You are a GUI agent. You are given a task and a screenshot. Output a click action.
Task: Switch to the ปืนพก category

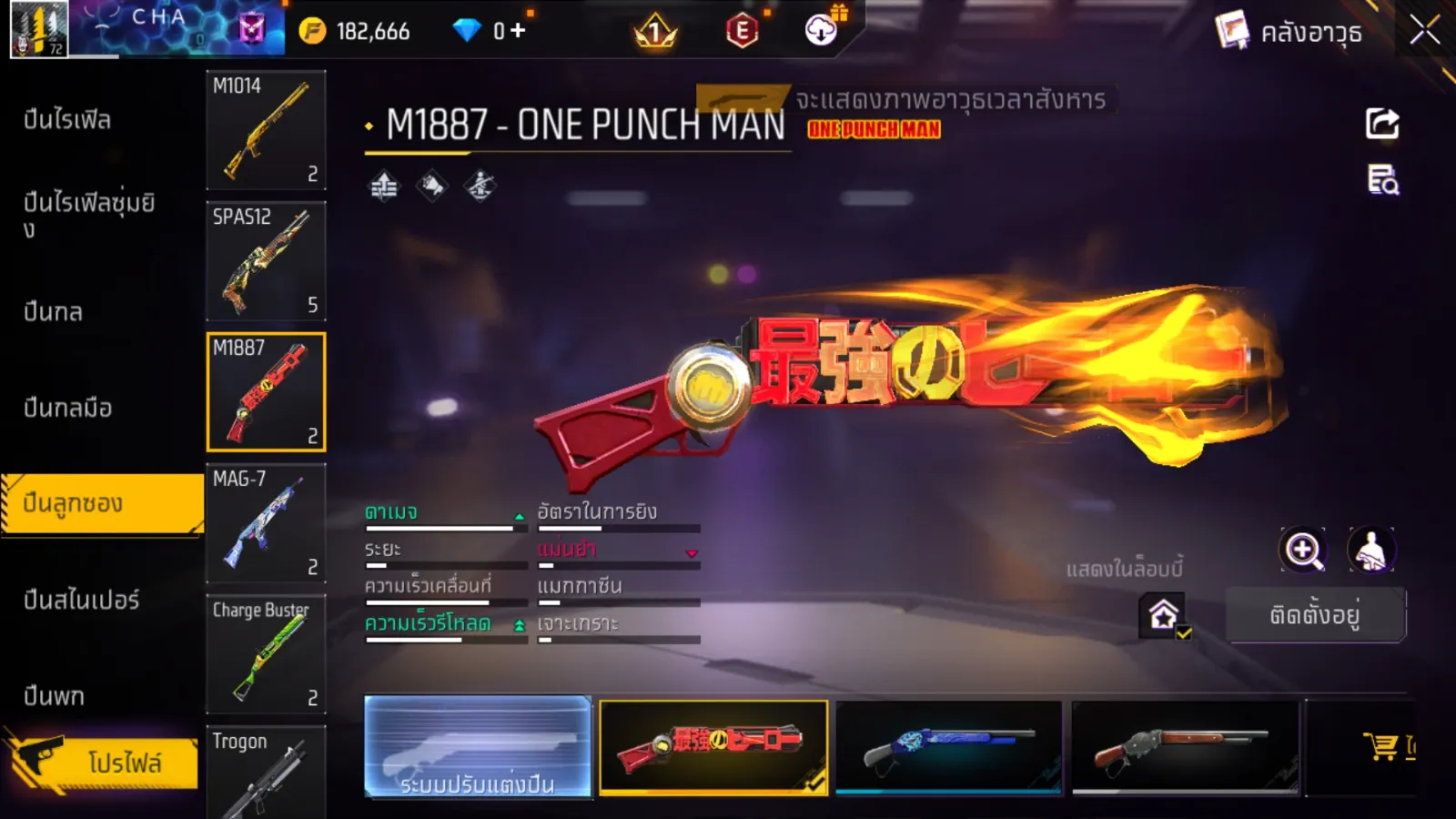[x=55, y=696]
